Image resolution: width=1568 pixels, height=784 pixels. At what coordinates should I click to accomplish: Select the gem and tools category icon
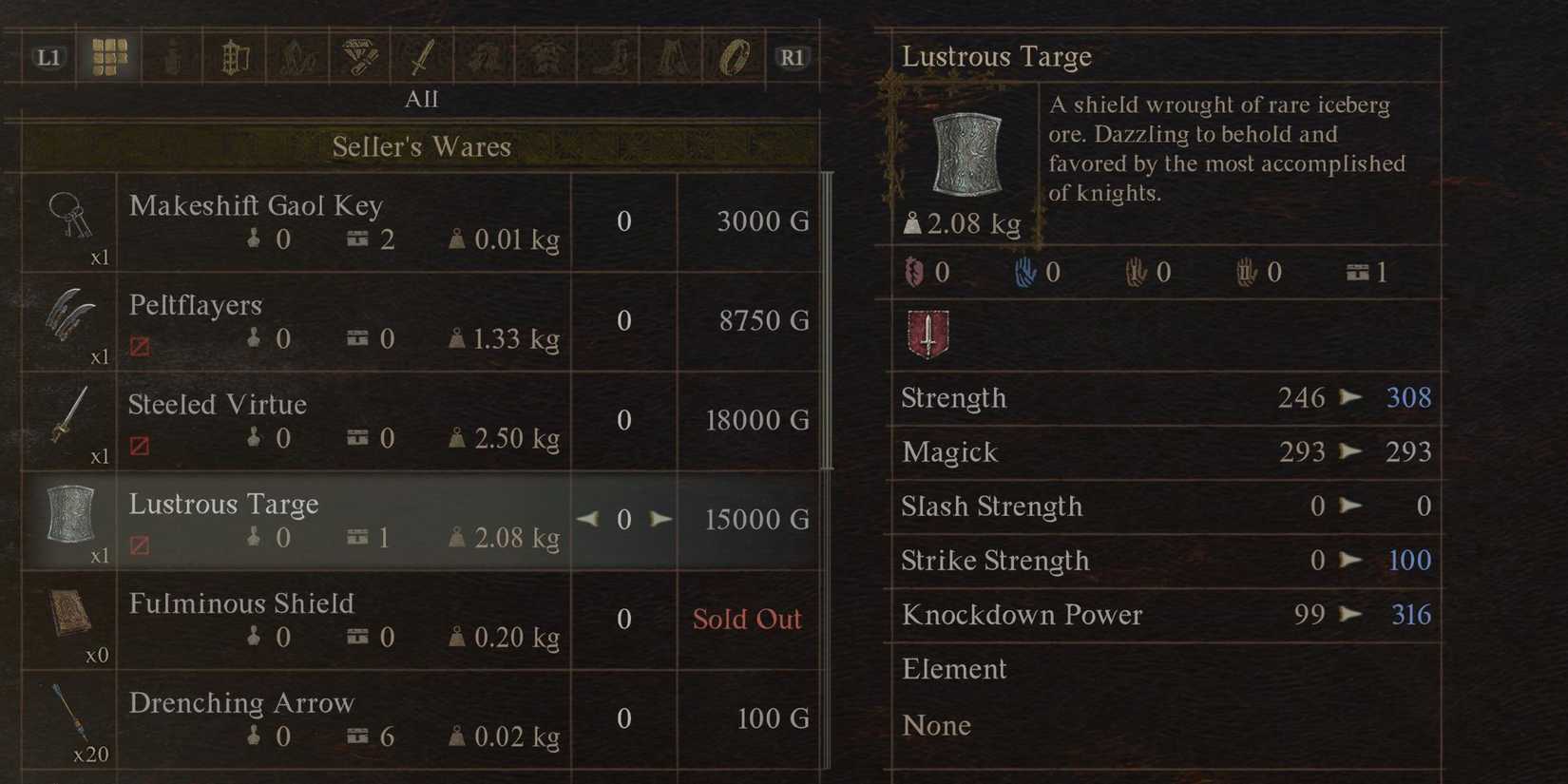[359, 57]
